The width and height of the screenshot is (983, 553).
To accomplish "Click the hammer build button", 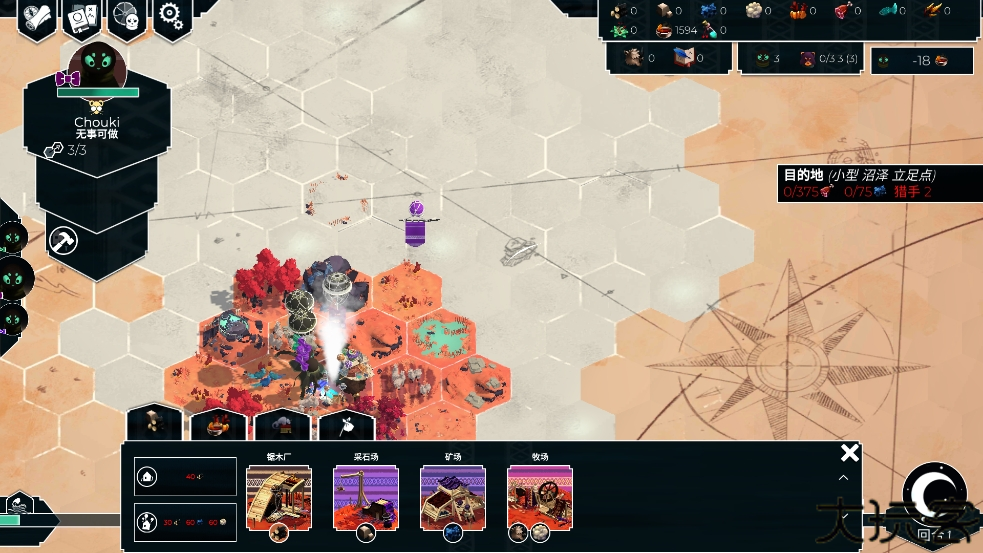I will tap(65, 240).
